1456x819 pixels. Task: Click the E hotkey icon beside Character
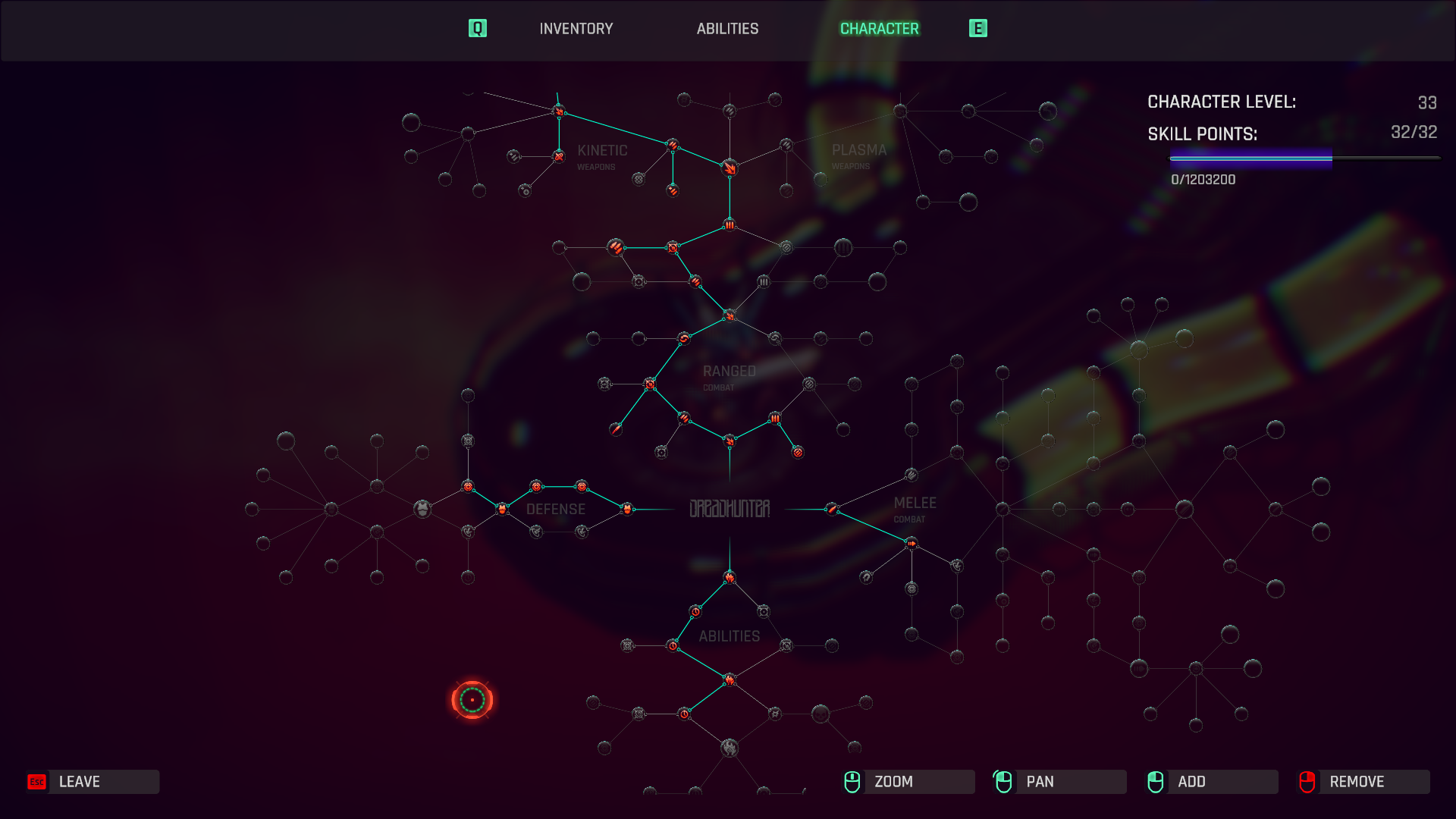tap(979, 28)
